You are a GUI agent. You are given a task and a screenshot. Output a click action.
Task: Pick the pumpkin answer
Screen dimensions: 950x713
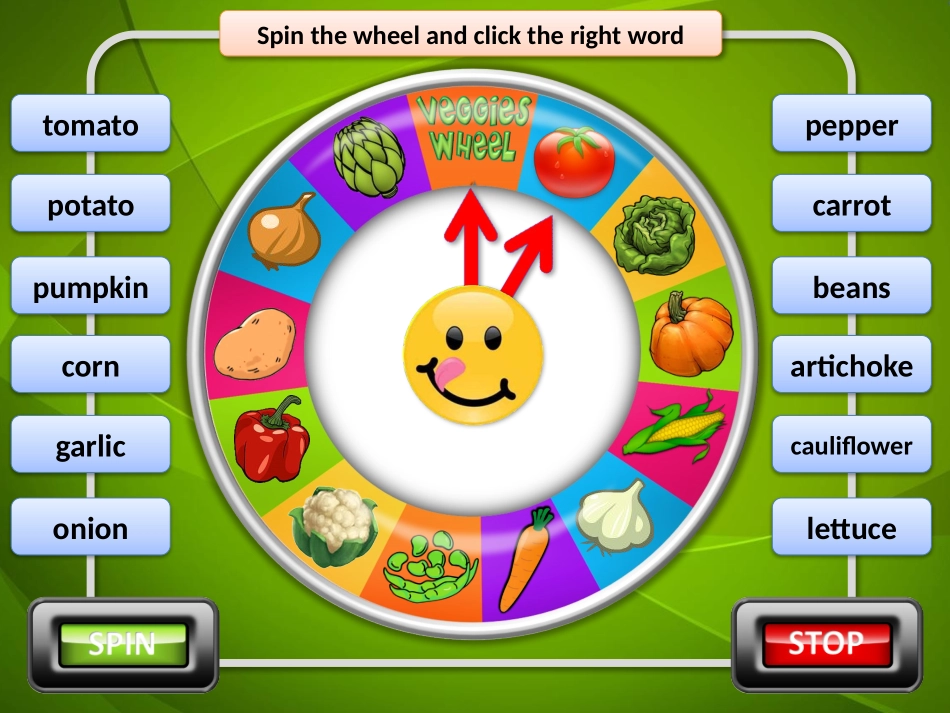tap(91, 288)
